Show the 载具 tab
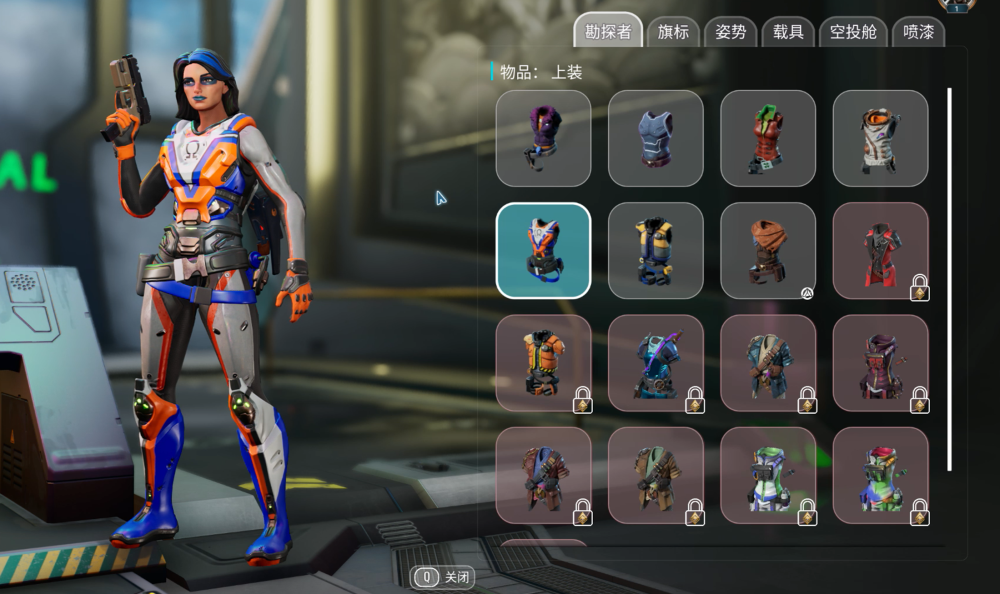This screenshot has height=594, width=1000. (x=788, y=32)
